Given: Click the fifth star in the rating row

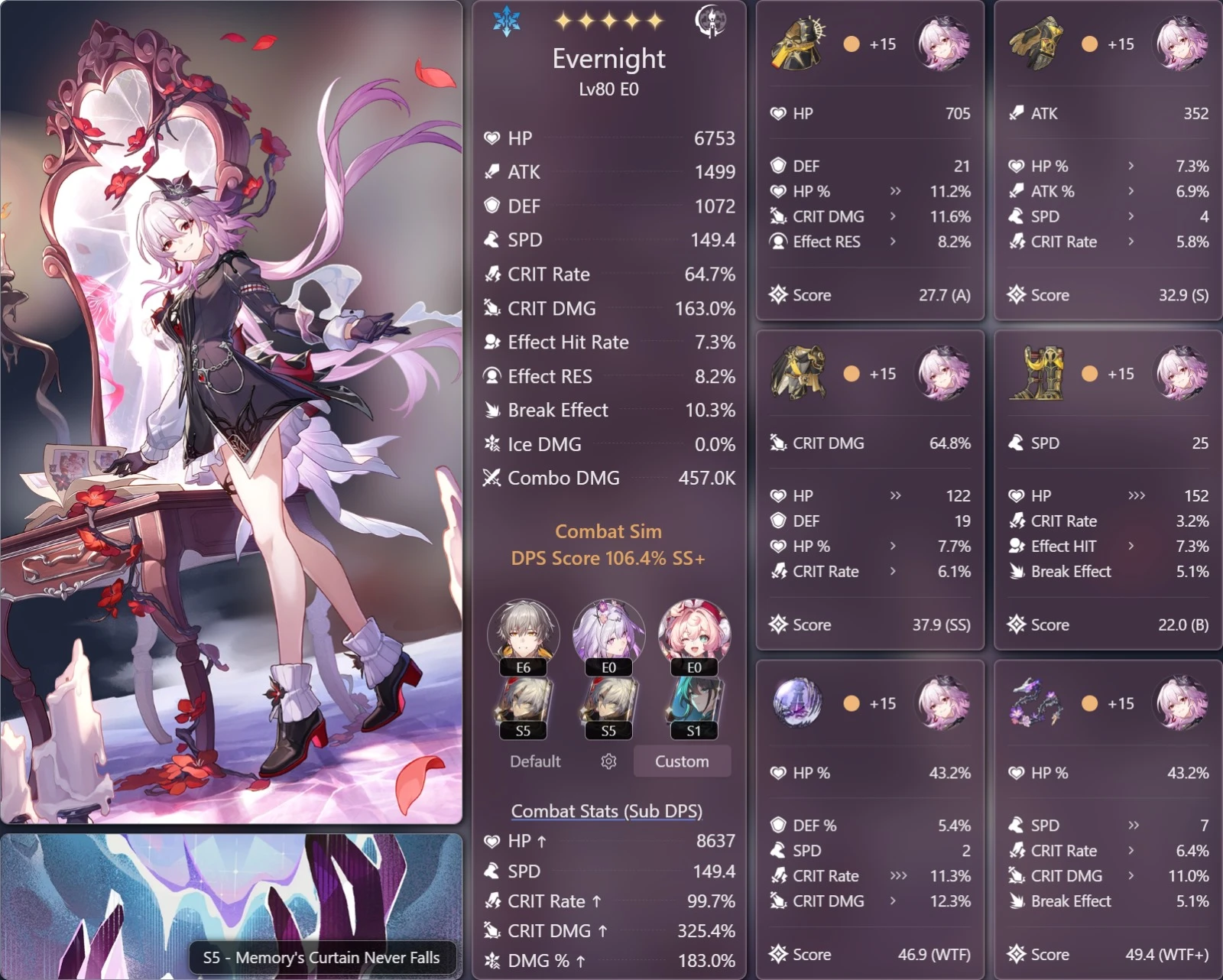Looking at the screenshot, I should click(656, 21).
